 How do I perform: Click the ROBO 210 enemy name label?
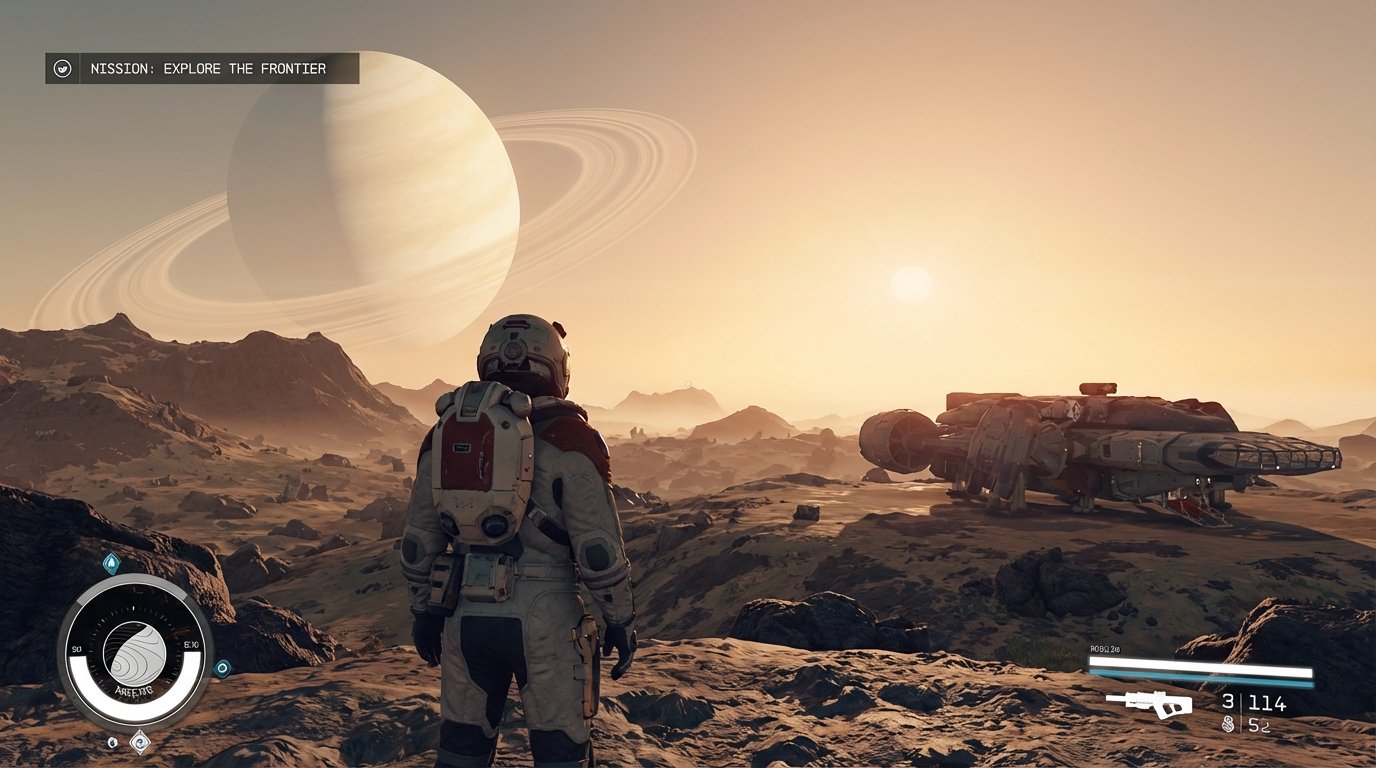[x=1104, y=649]
